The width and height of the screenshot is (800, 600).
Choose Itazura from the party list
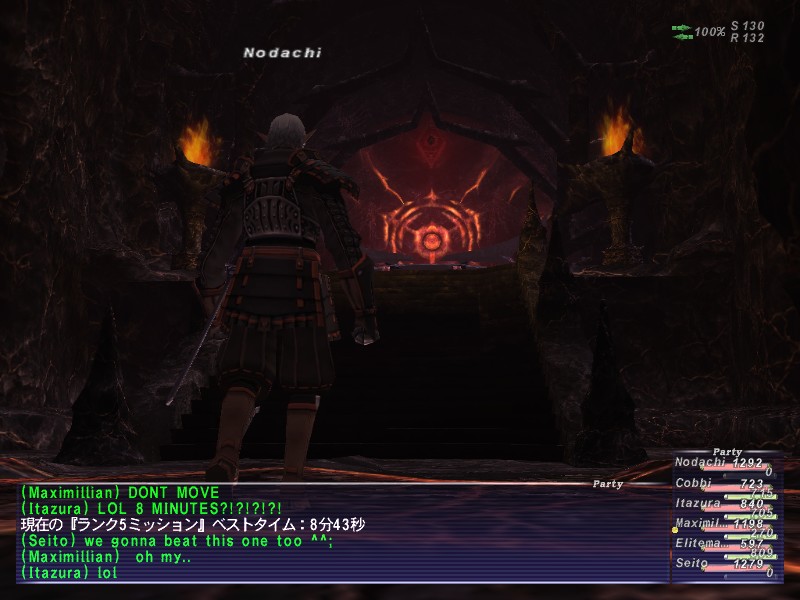tap(698, 504)
